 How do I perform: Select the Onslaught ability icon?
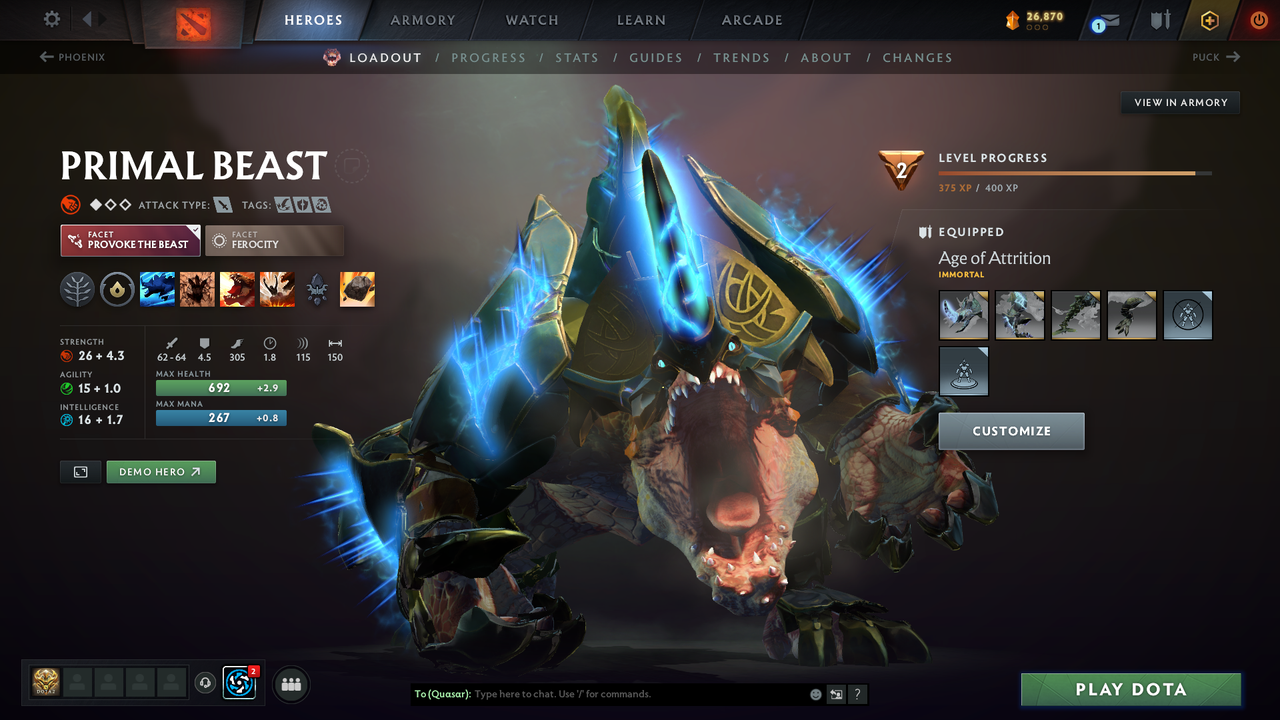point(157,289)
